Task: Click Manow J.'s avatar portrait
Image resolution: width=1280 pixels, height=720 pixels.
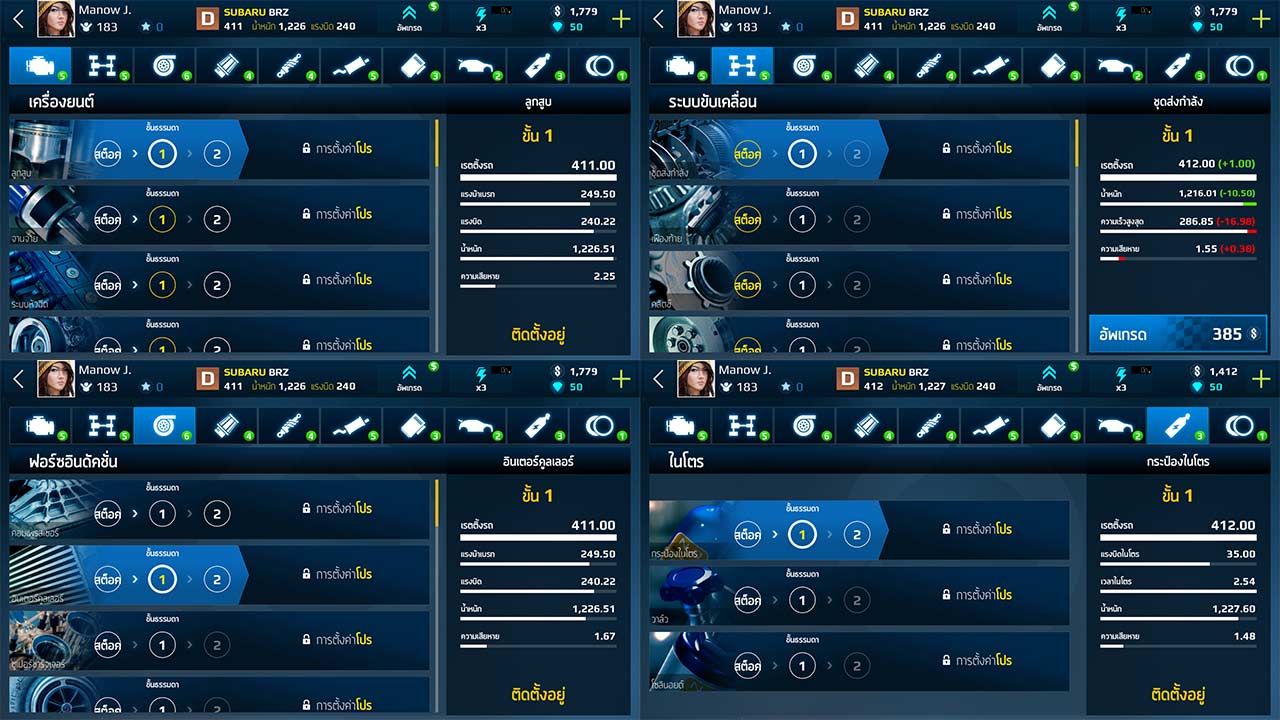Action: (x=56, y=18)
